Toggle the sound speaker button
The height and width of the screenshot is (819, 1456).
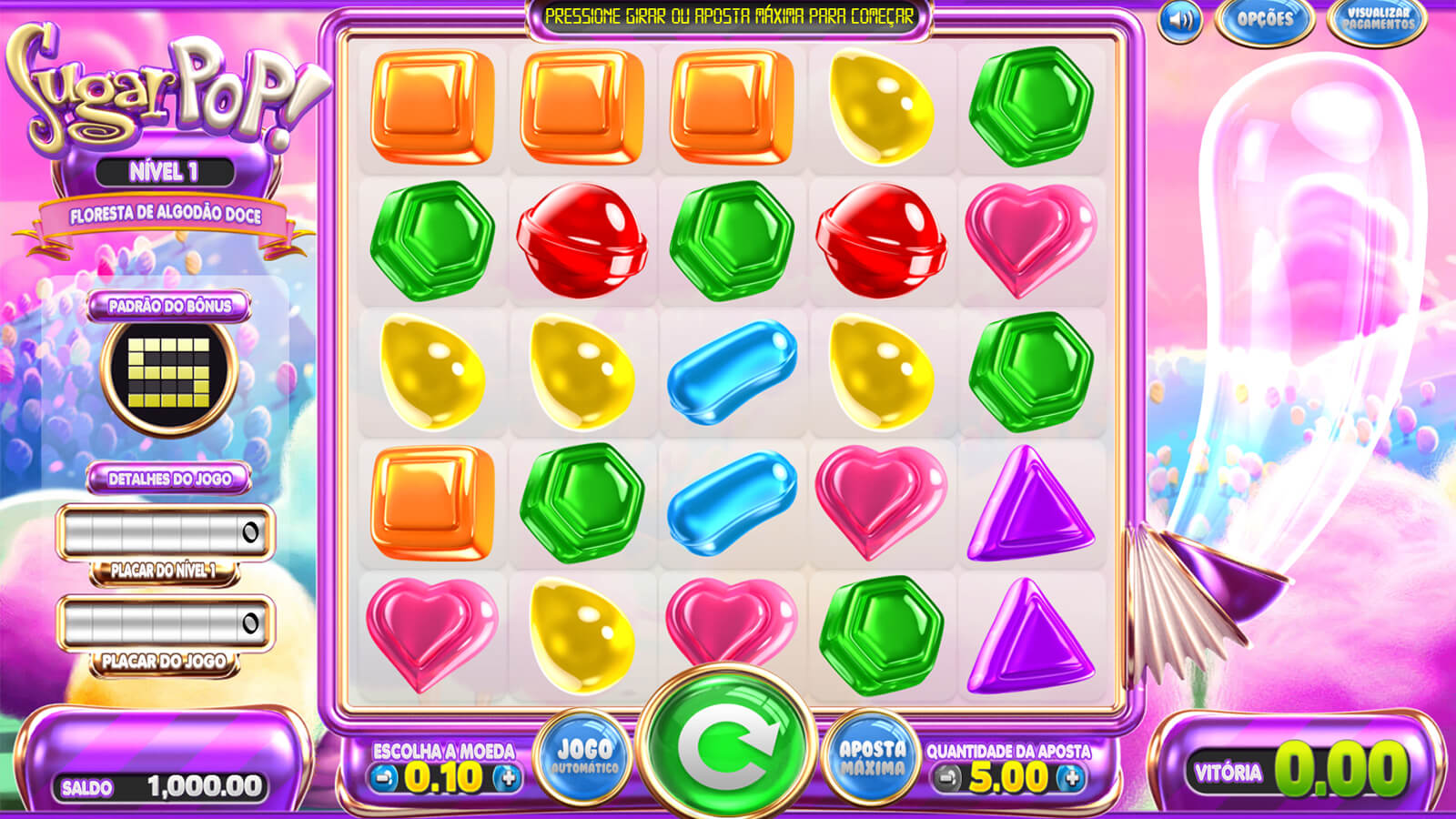1180,20
